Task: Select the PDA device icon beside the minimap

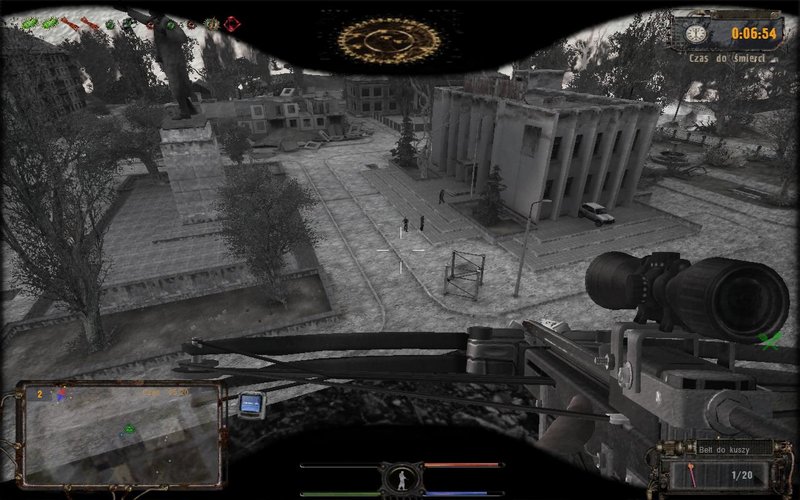Action: click(251, 404)
